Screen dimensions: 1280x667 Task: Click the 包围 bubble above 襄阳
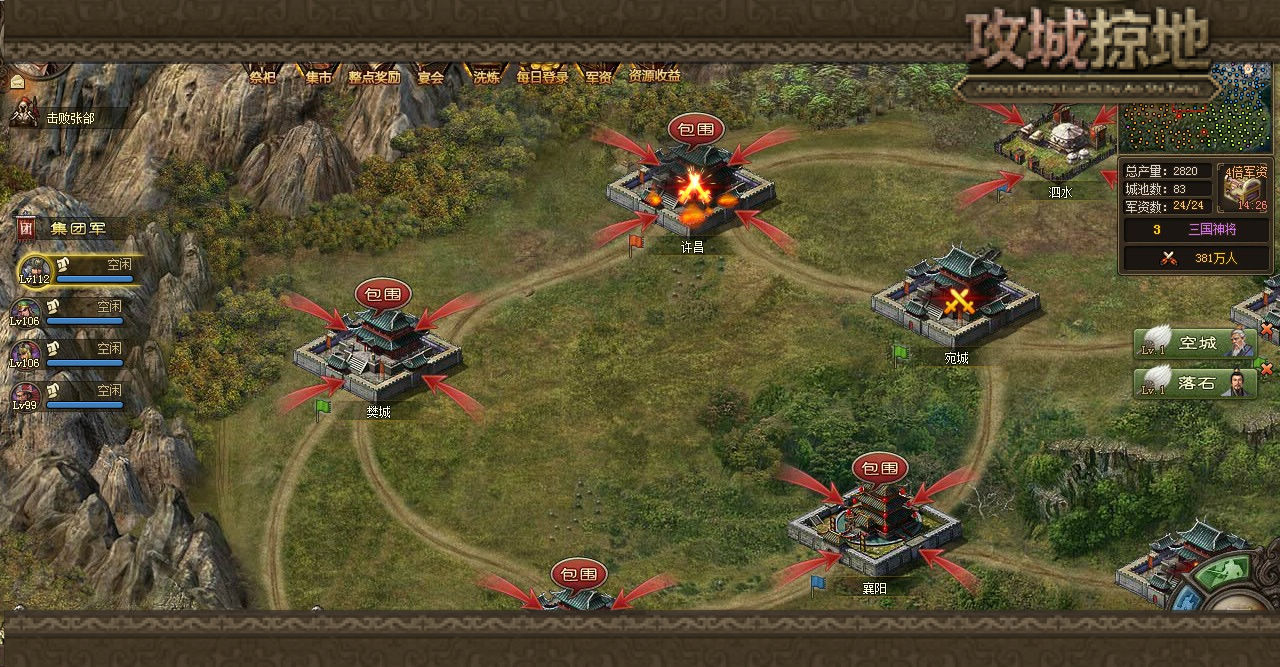(880, 468)
